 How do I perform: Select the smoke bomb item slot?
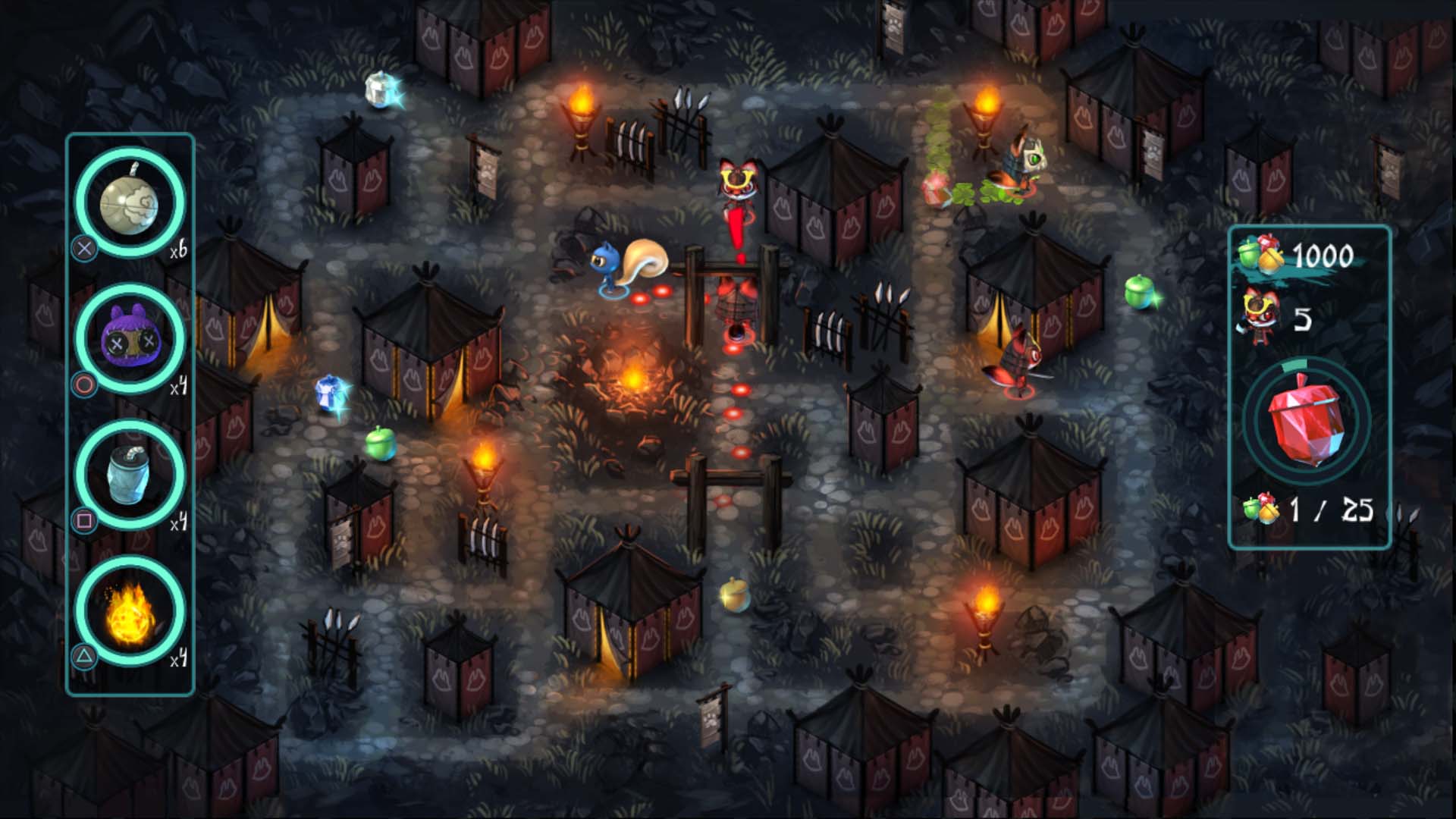click(x=130, y=203)
